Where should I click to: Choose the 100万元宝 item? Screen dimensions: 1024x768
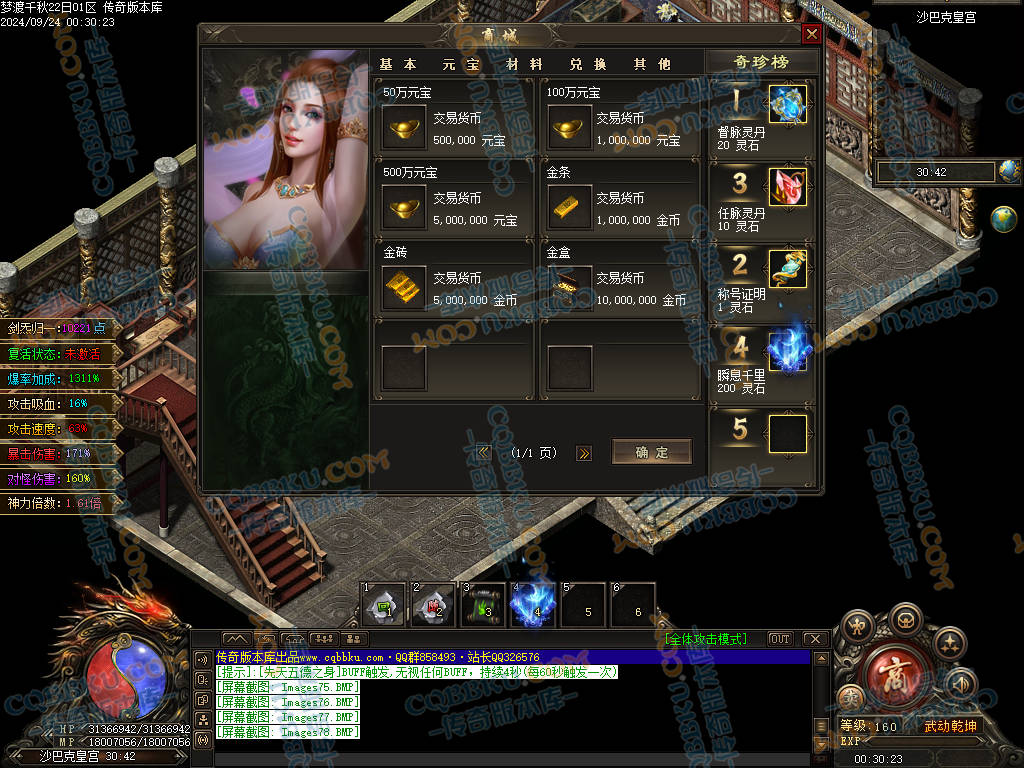click(x=569, y=128)
